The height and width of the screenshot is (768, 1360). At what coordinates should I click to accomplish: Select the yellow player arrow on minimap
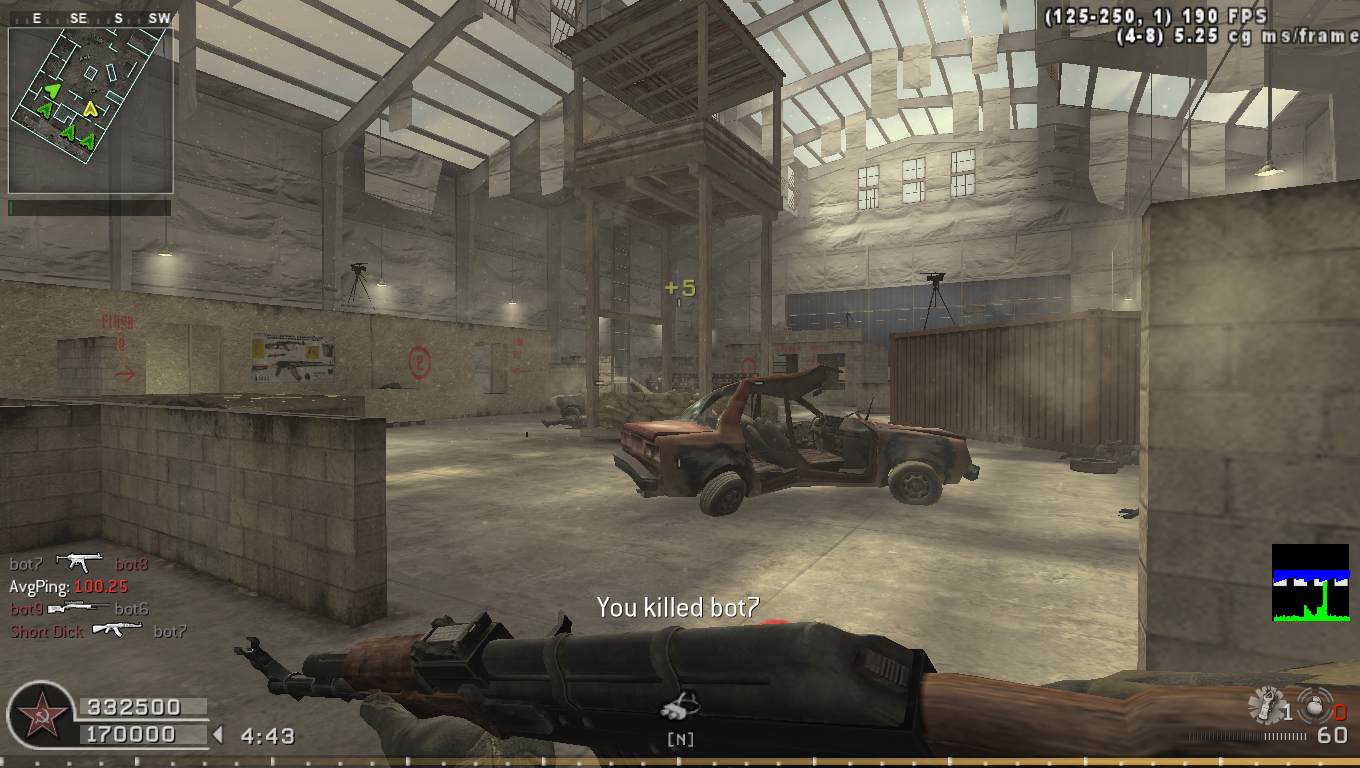click(91, 108)
